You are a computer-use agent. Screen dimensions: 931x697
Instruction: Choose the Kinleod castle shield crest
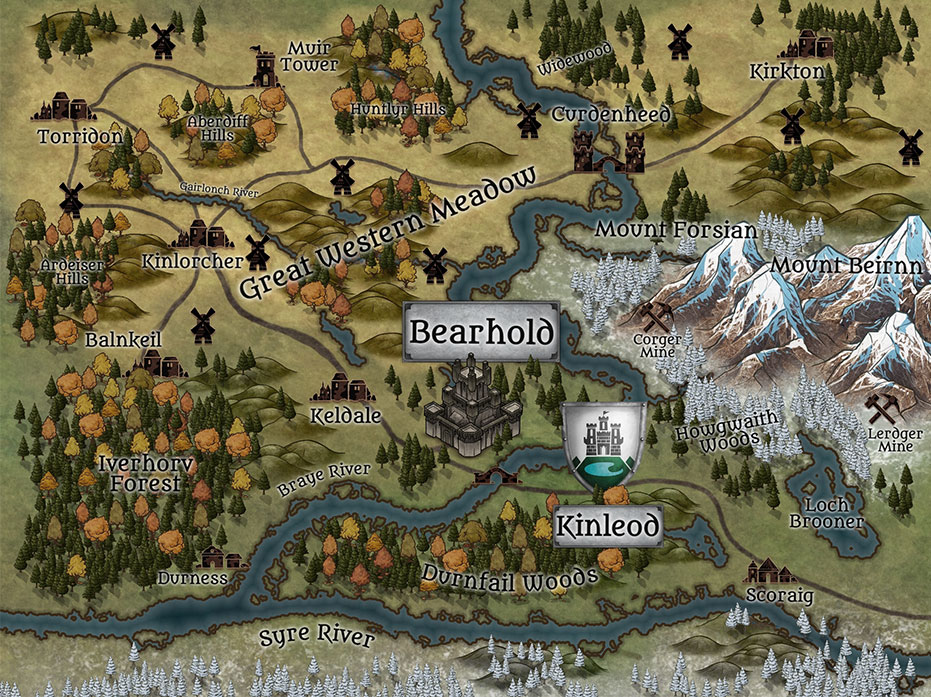click(x=603, y=449)
